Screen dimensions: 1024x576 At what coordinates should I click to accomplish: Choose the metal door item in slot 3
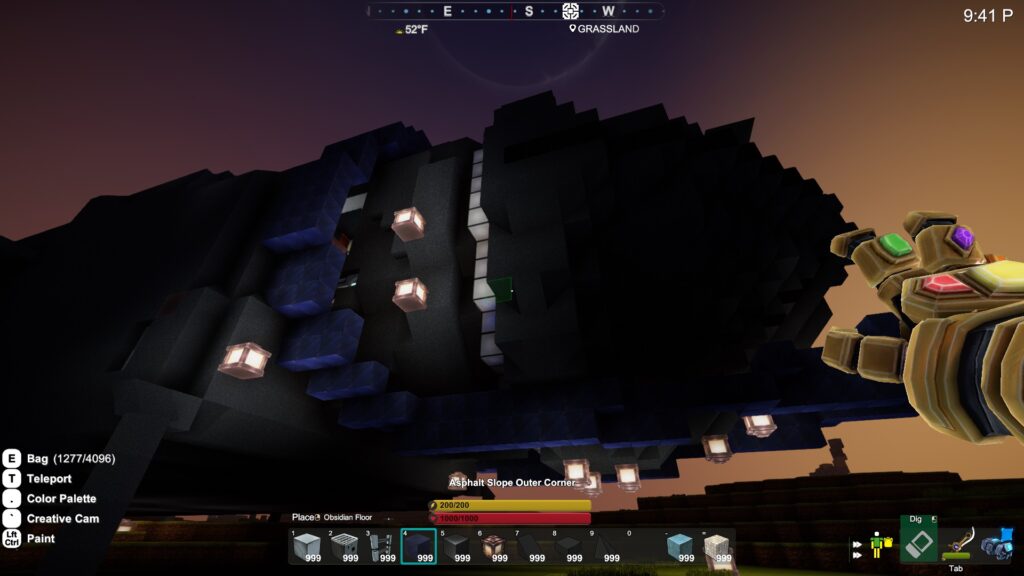tap(381, 546)
